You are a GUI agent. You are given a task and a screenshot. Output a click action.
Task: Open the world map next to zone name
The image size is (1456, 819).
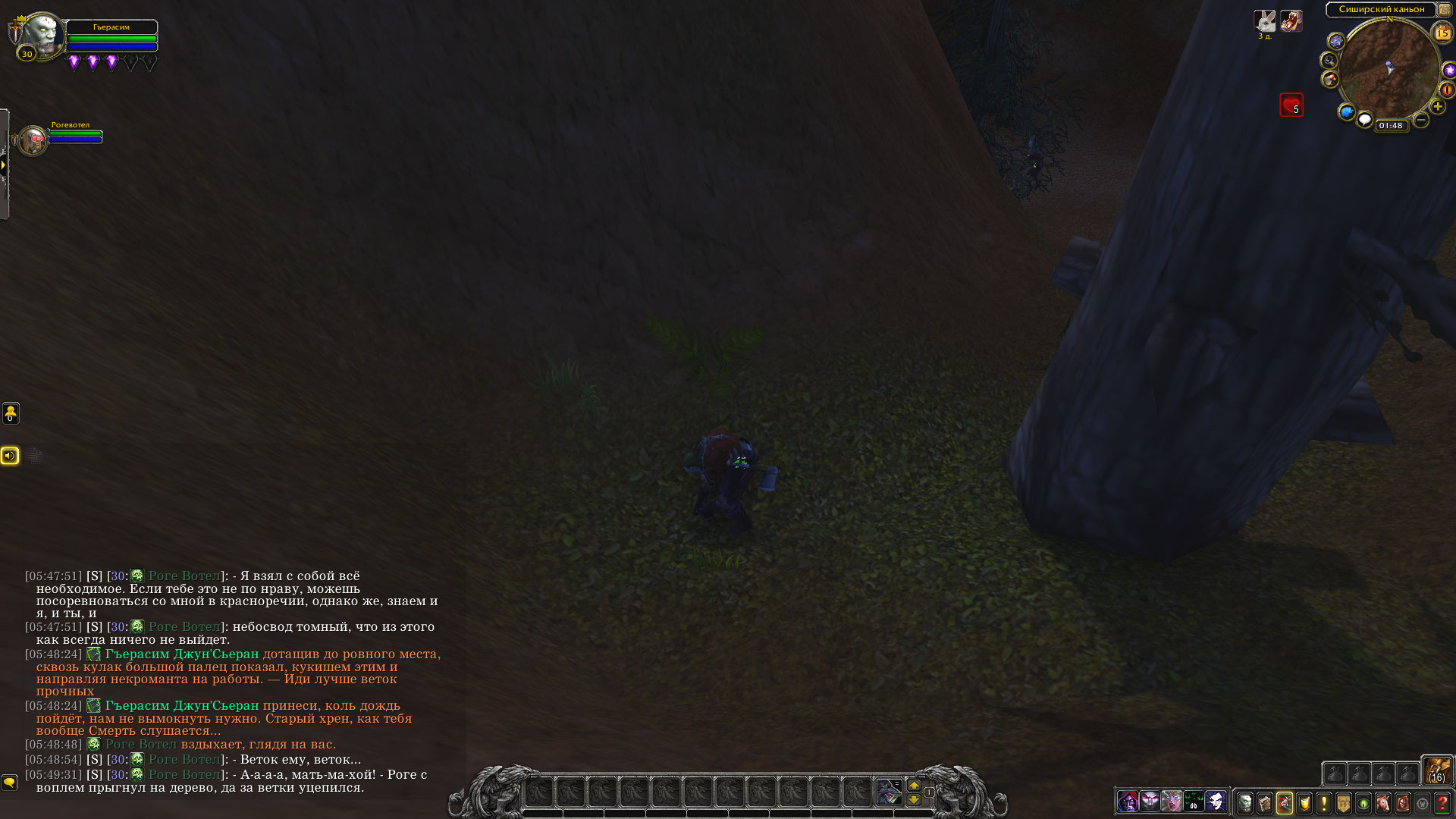coord(1445,9)
